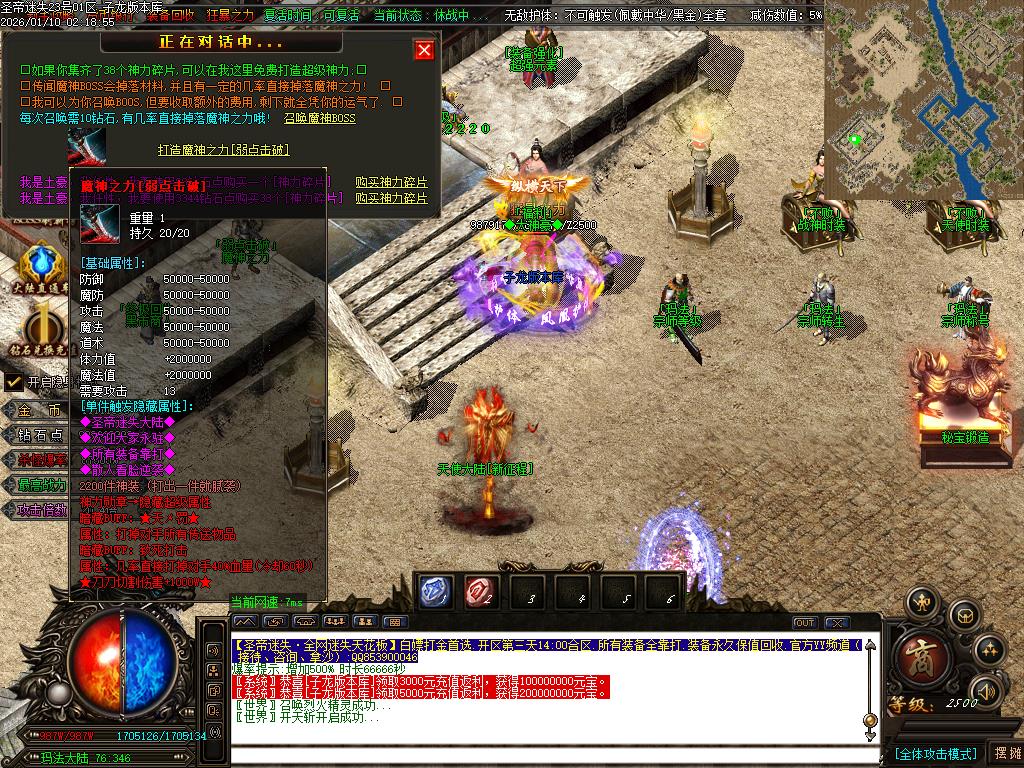
Task: Select the 金币 gold side button
Action: tap(47, 410)
